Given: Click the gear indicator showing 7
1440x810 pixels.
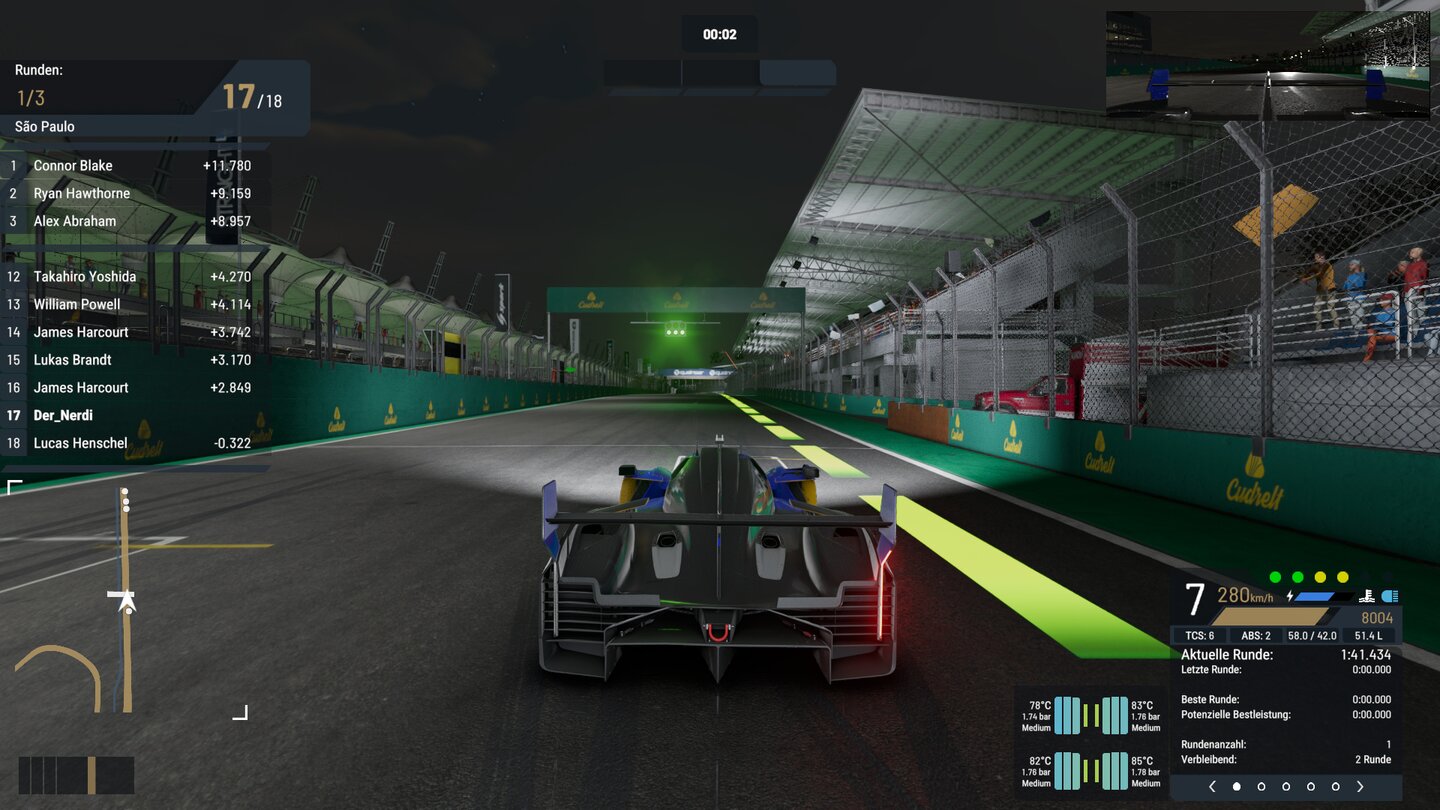Looking at the screenshot, I should [1194, 597].
